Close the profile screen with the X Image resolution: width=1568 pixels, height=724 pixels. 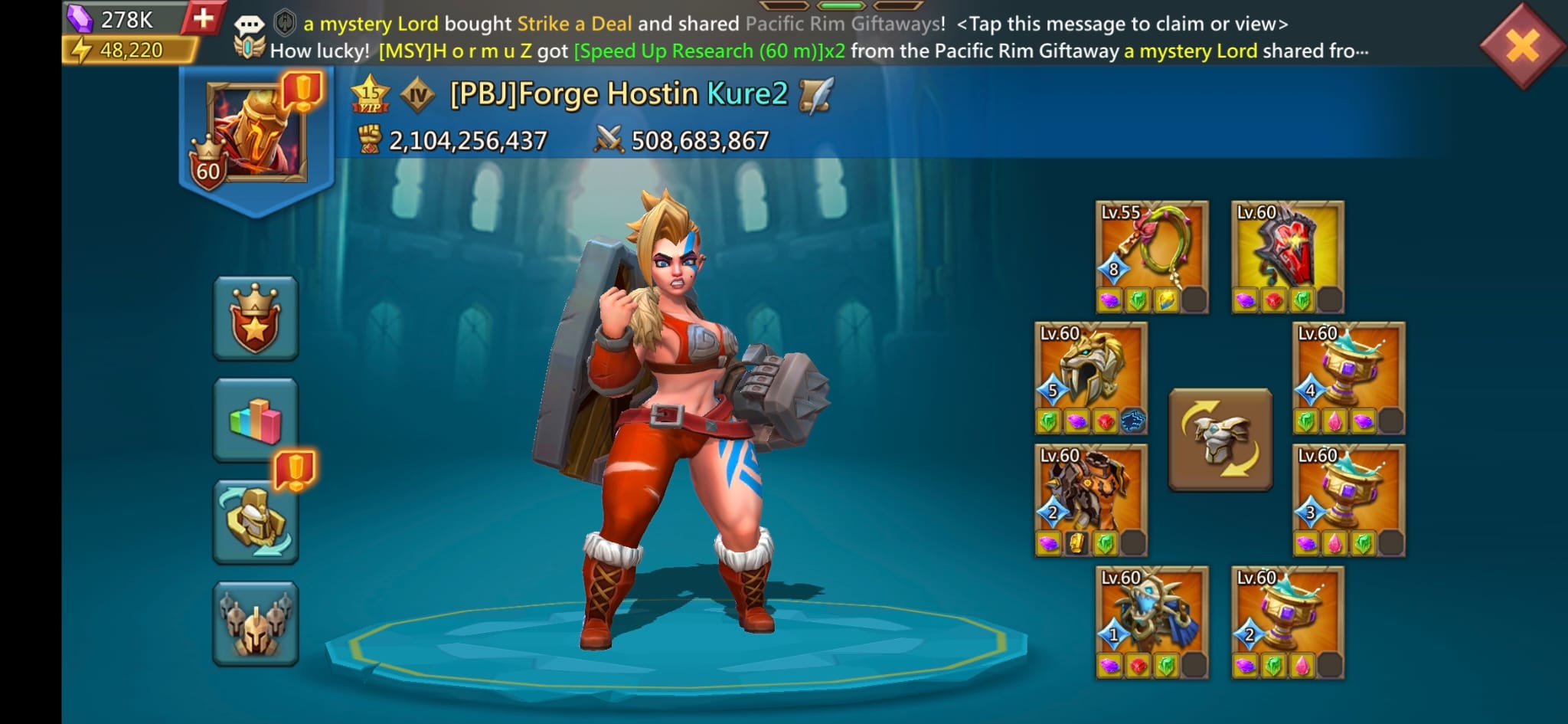click(x=1523, y=44)
